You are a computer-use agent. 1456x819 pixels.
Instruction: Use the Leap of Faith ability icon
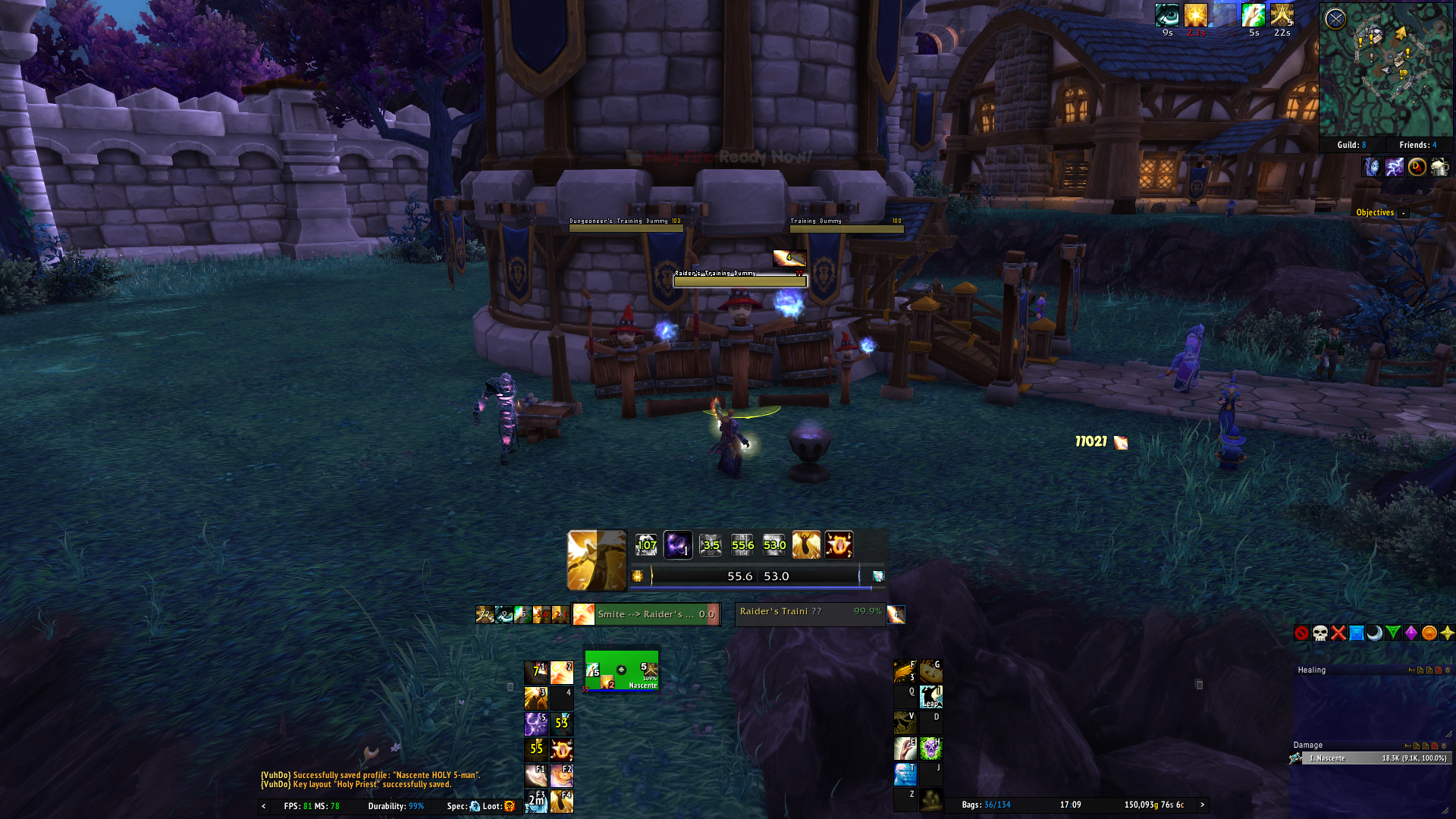tap(930, 696)
